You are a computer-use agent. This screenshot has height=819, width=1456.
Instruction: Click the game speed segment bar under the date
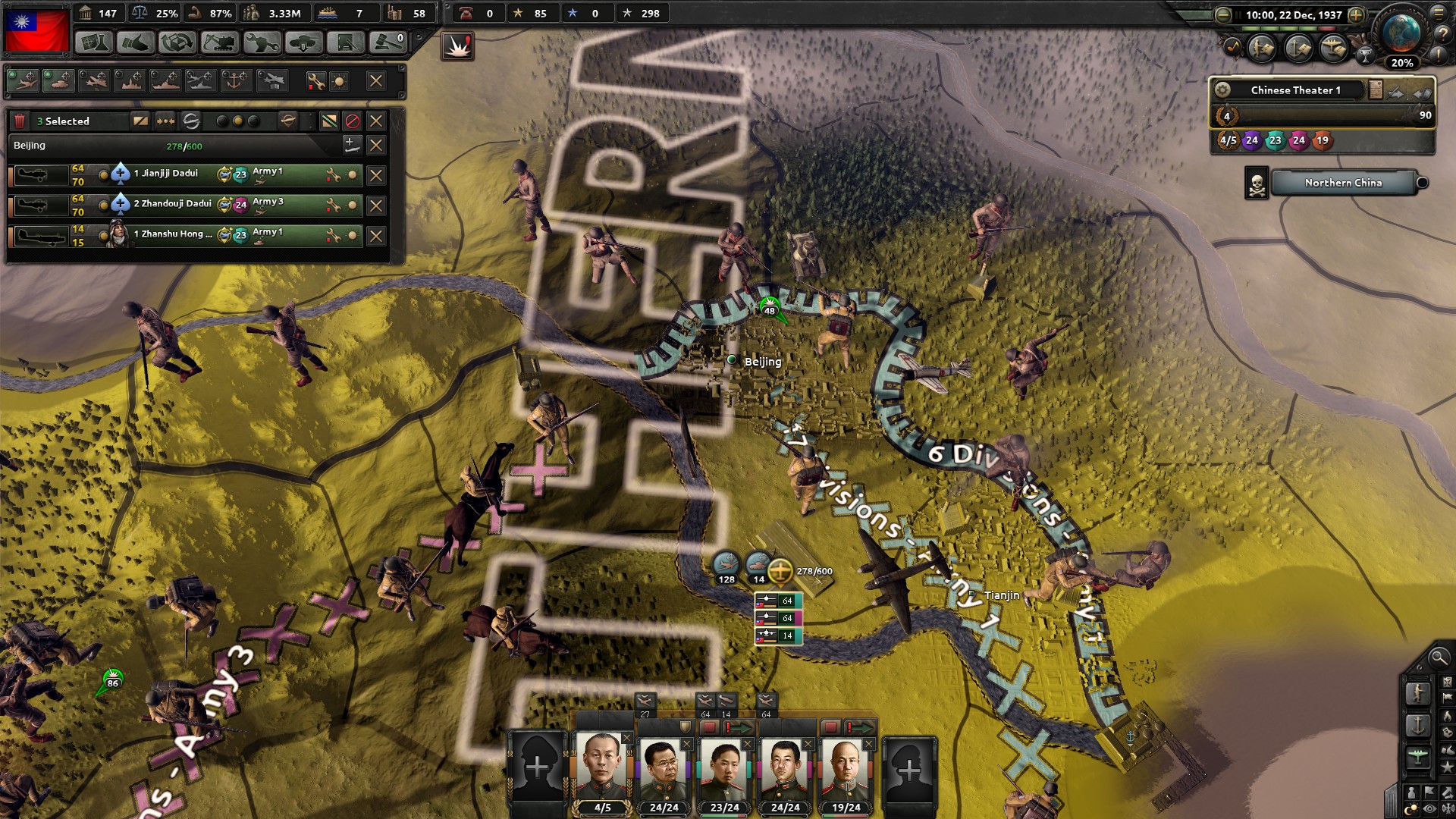[x=1289, y=28]
